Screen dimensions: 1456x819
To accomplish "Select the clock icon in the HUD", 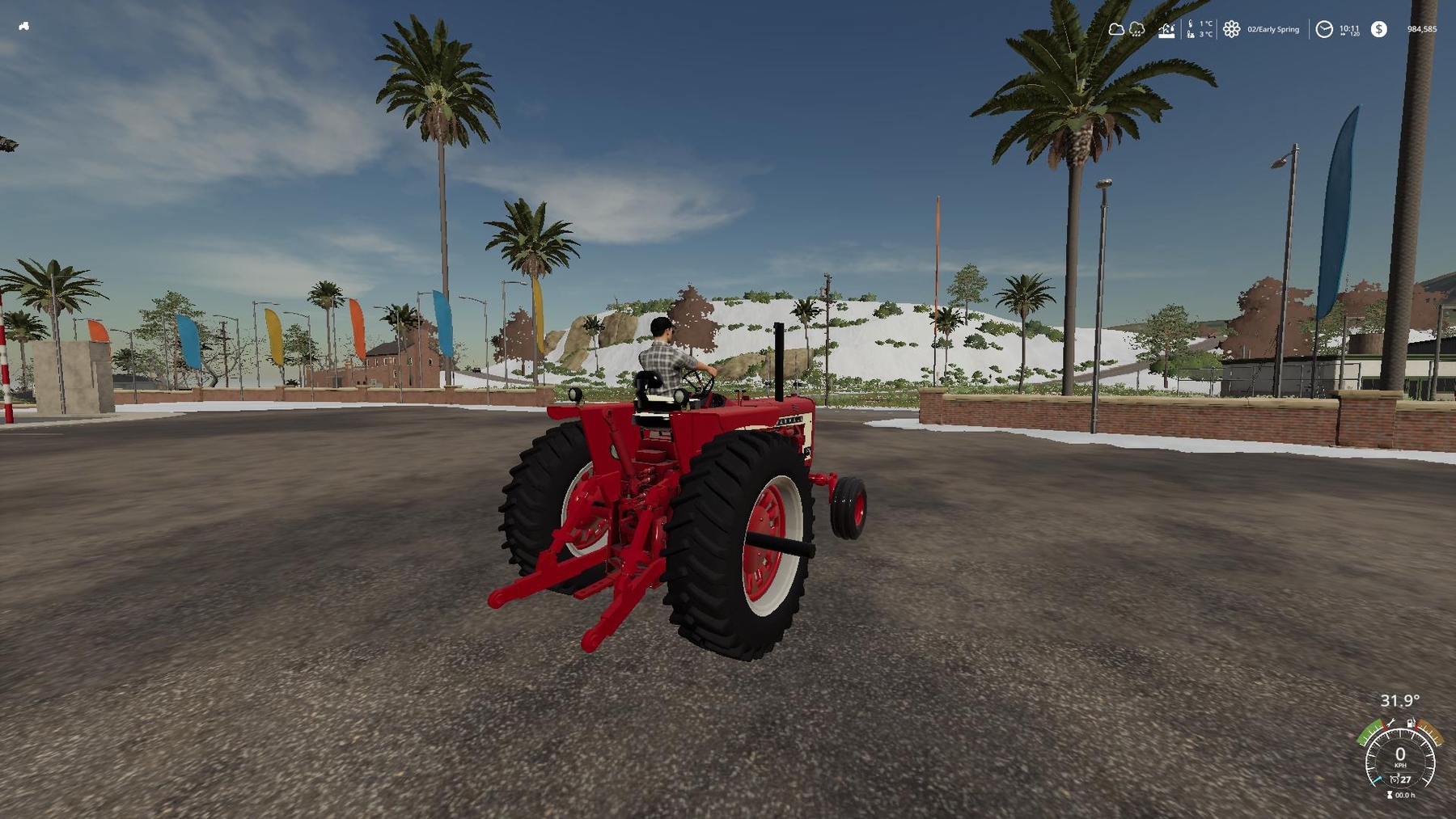I will click(x=1325, y=29).
